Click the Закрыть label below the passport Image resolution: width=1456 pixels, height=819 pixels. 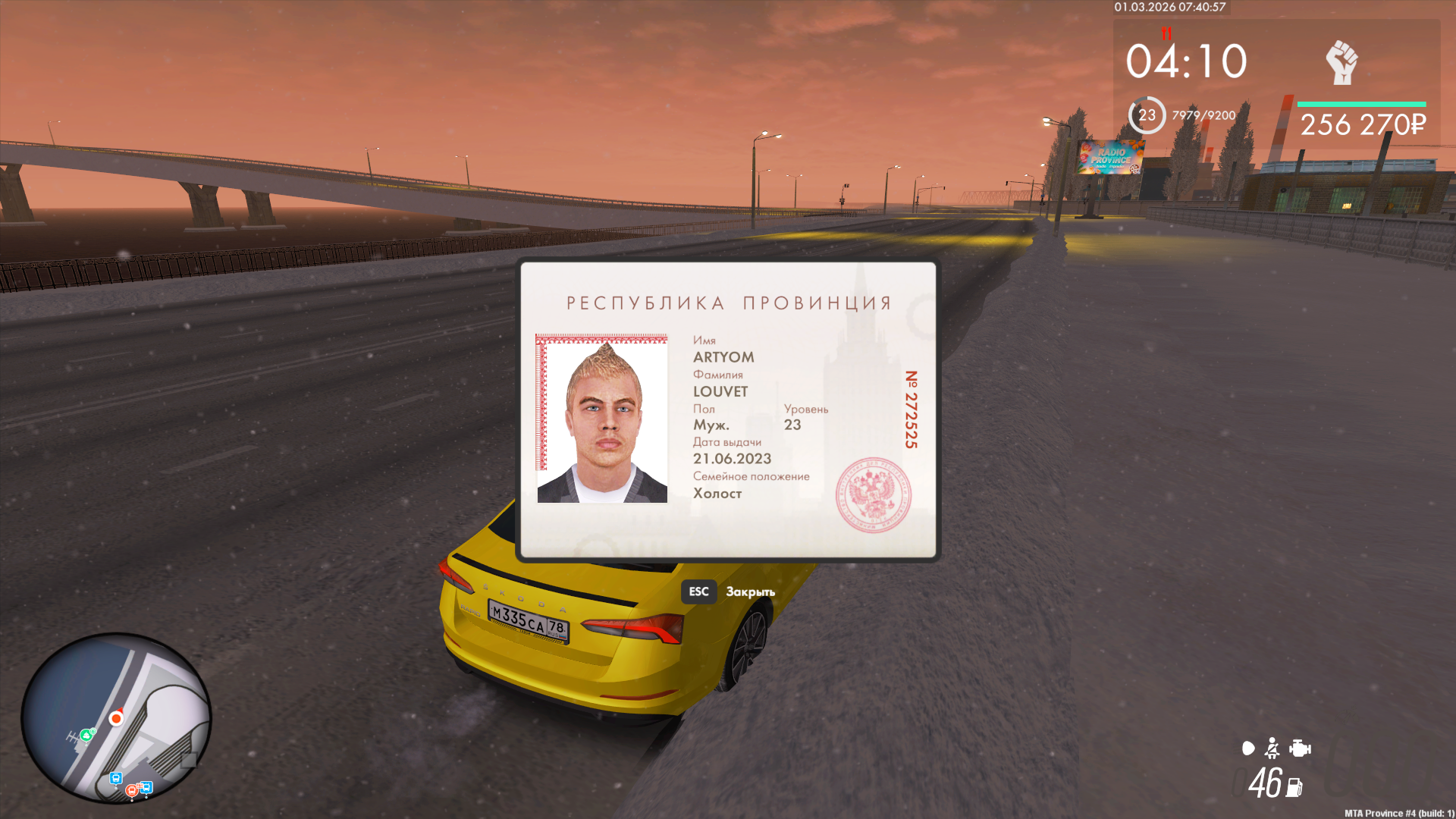750,591
